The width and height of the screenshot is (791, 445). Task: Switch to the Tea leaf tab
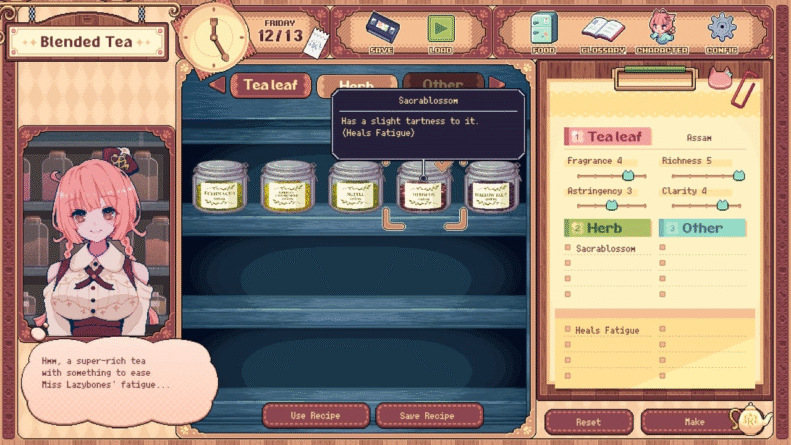coord(270,85)
